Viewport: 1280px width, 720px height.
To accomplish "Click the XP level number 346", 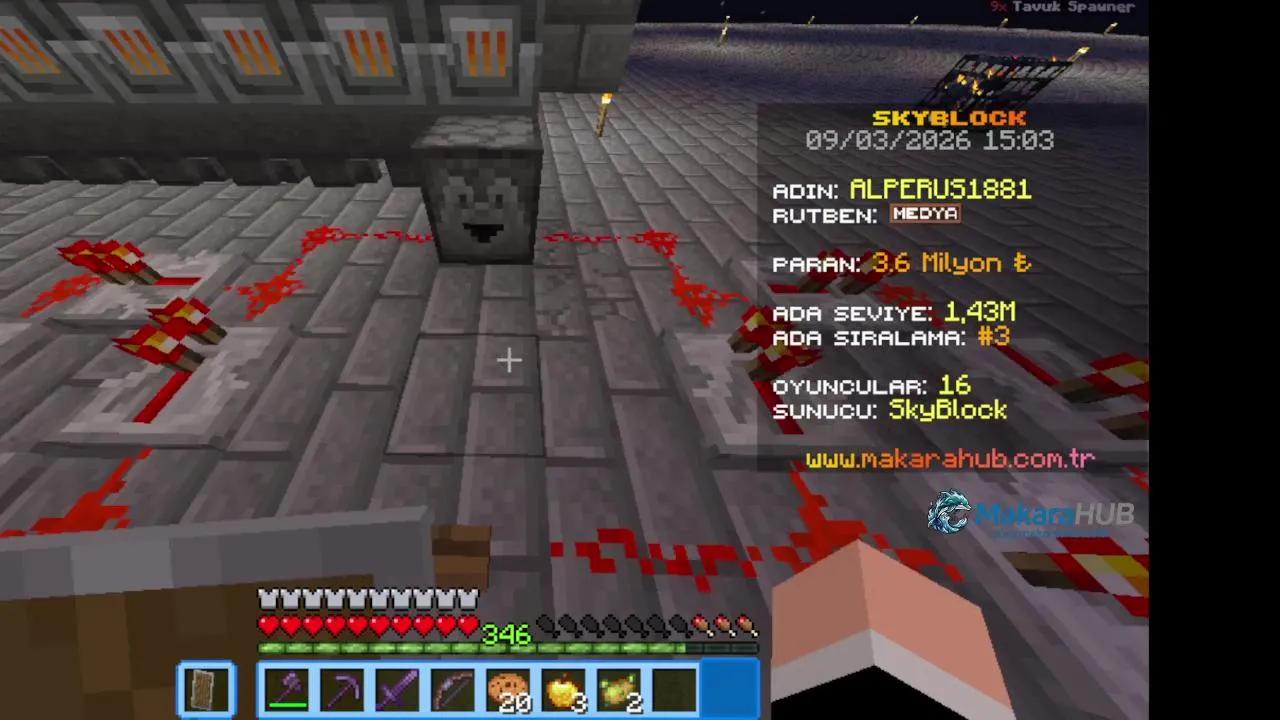I will (x=508, y=635).
